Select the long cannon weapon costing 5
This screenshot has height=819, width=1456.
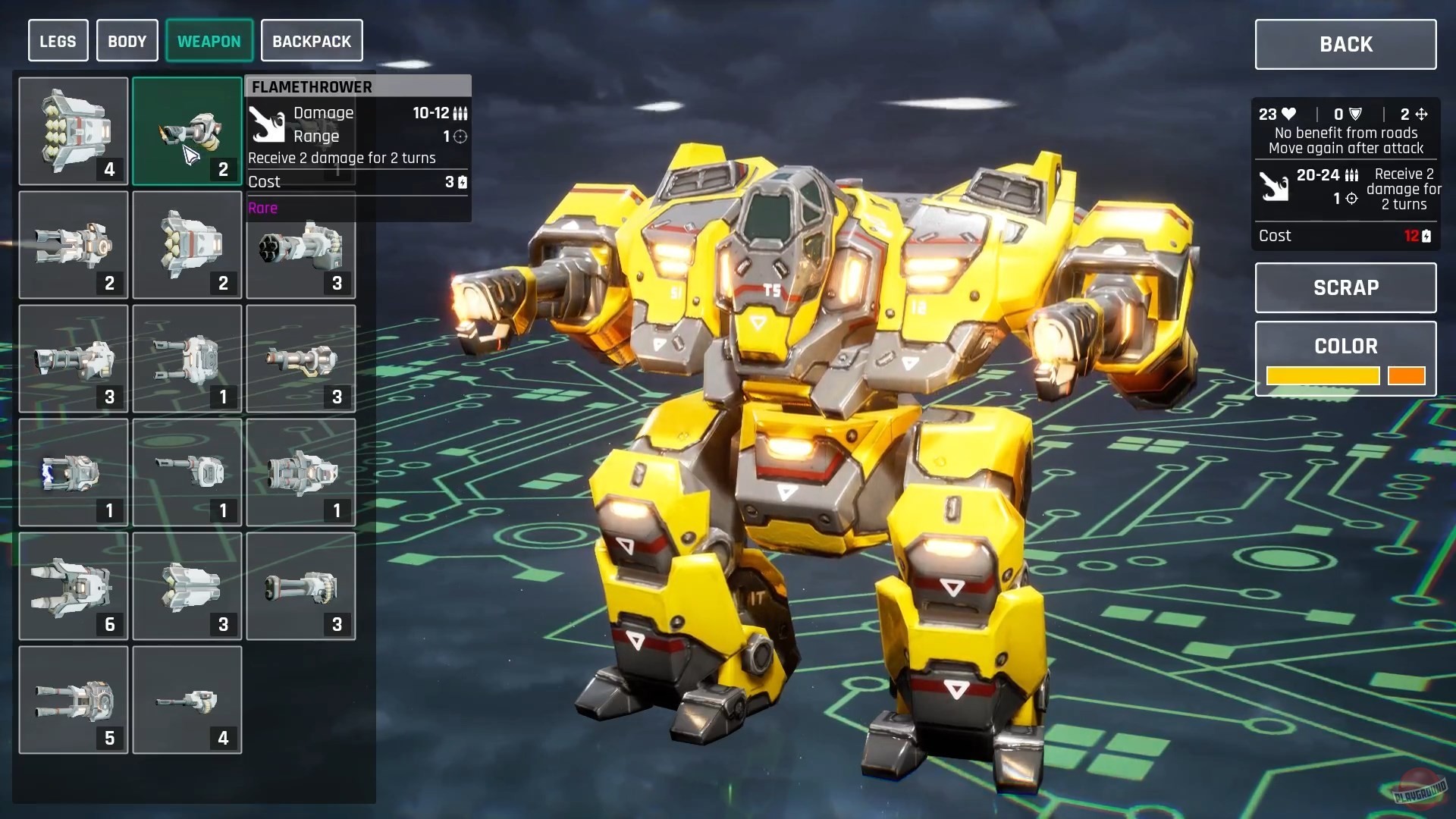tap(73, 700)
